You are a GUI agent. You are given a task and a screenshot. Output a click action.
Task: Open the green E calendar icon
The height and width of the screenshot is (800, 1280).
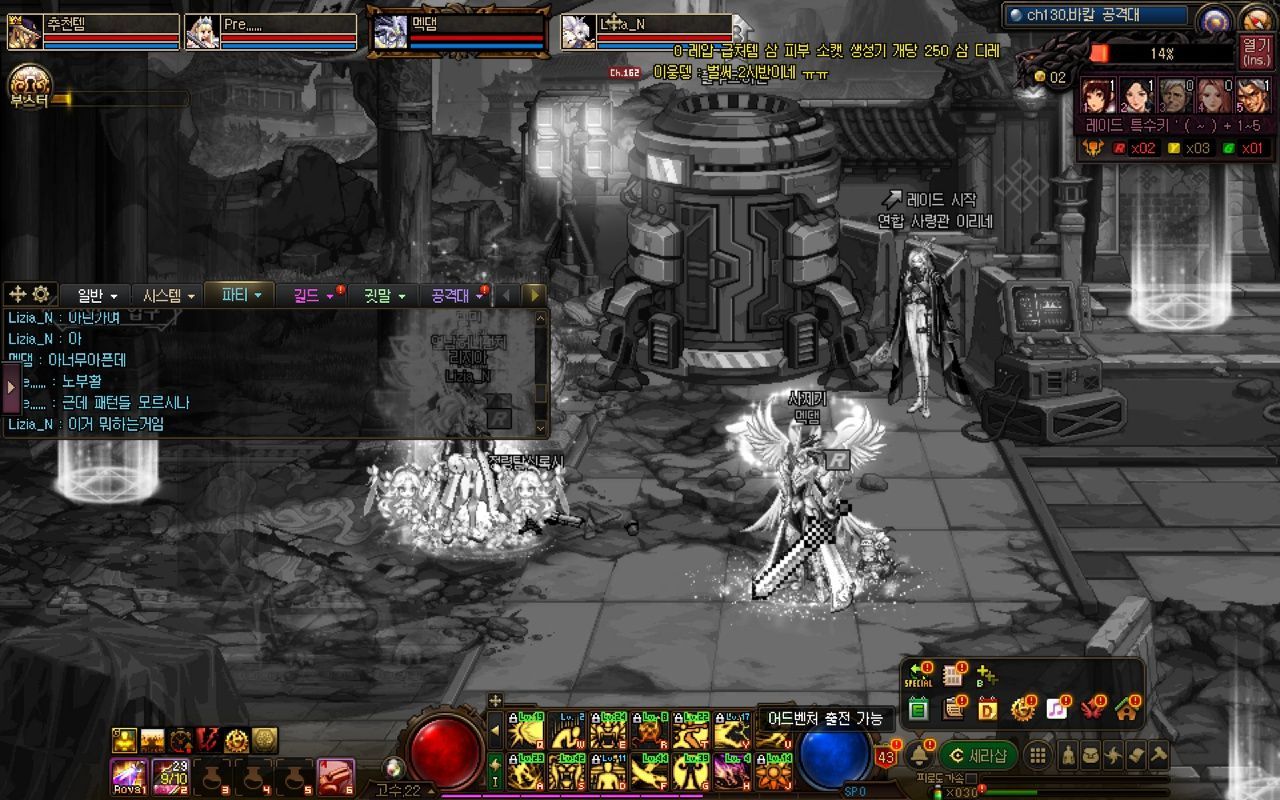[x=918, y=710]
